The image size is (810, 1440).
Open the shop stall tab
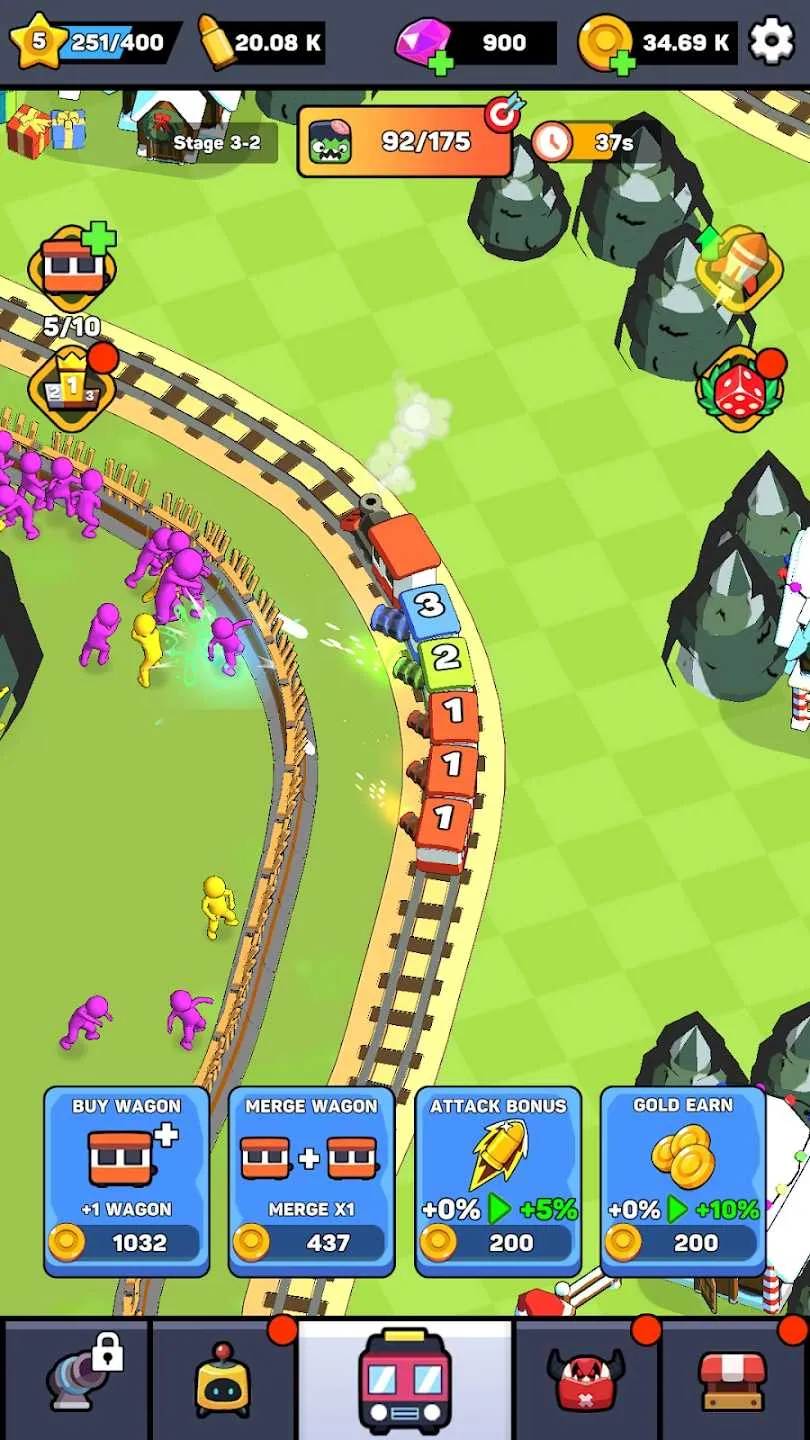tap(733, 1380)
